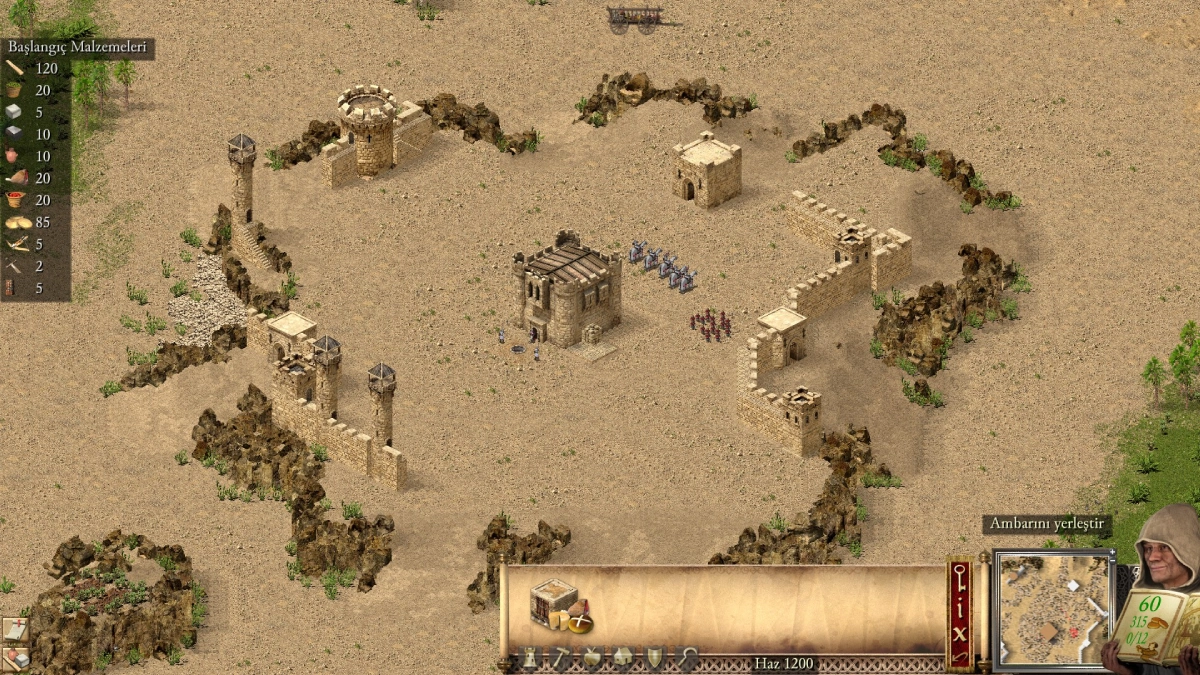The width and height of the screenshot is (1200, 675).
Task: Select the weapons shield category tab
Action: pyautogui.click(x=655, y=658)
